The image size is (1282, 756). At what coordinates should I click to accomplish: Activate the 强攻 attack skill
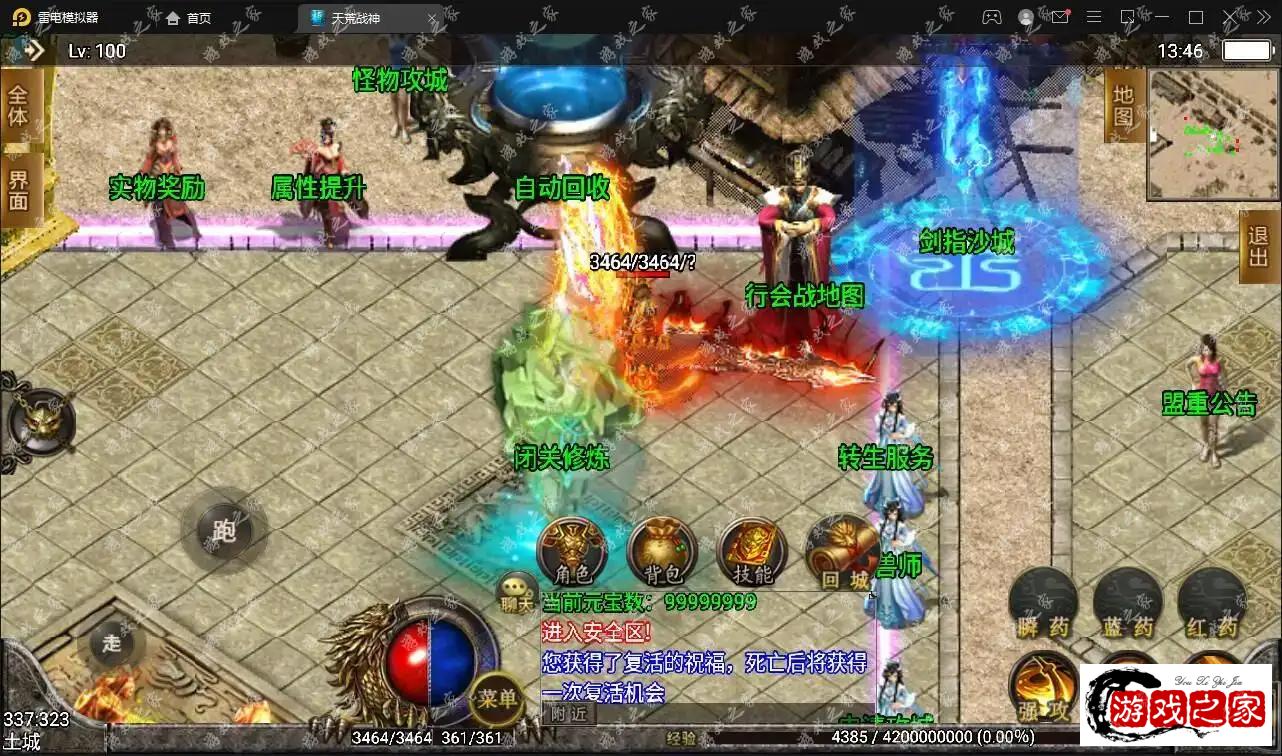coord(1043,688)
